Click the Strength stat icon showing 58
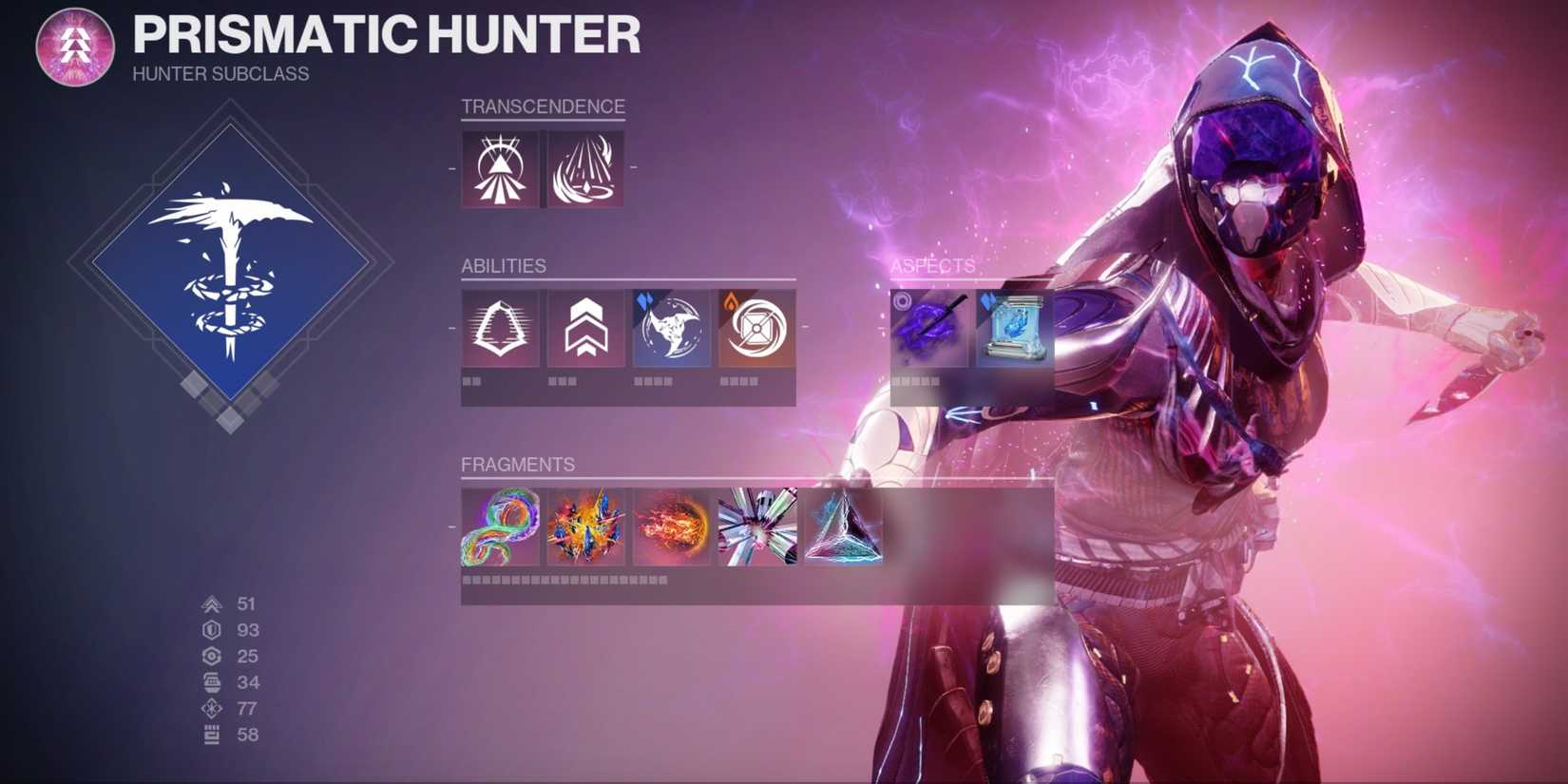 (213, 733)
